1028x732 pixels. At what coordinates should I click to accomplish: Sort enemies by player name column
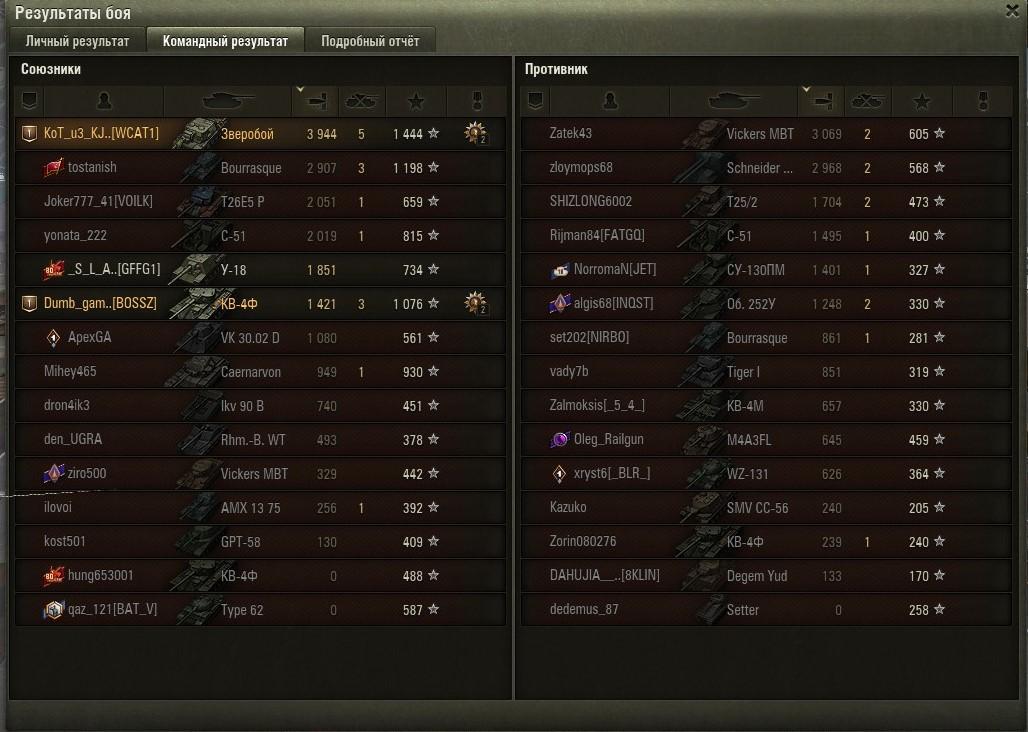pos(611,101)
